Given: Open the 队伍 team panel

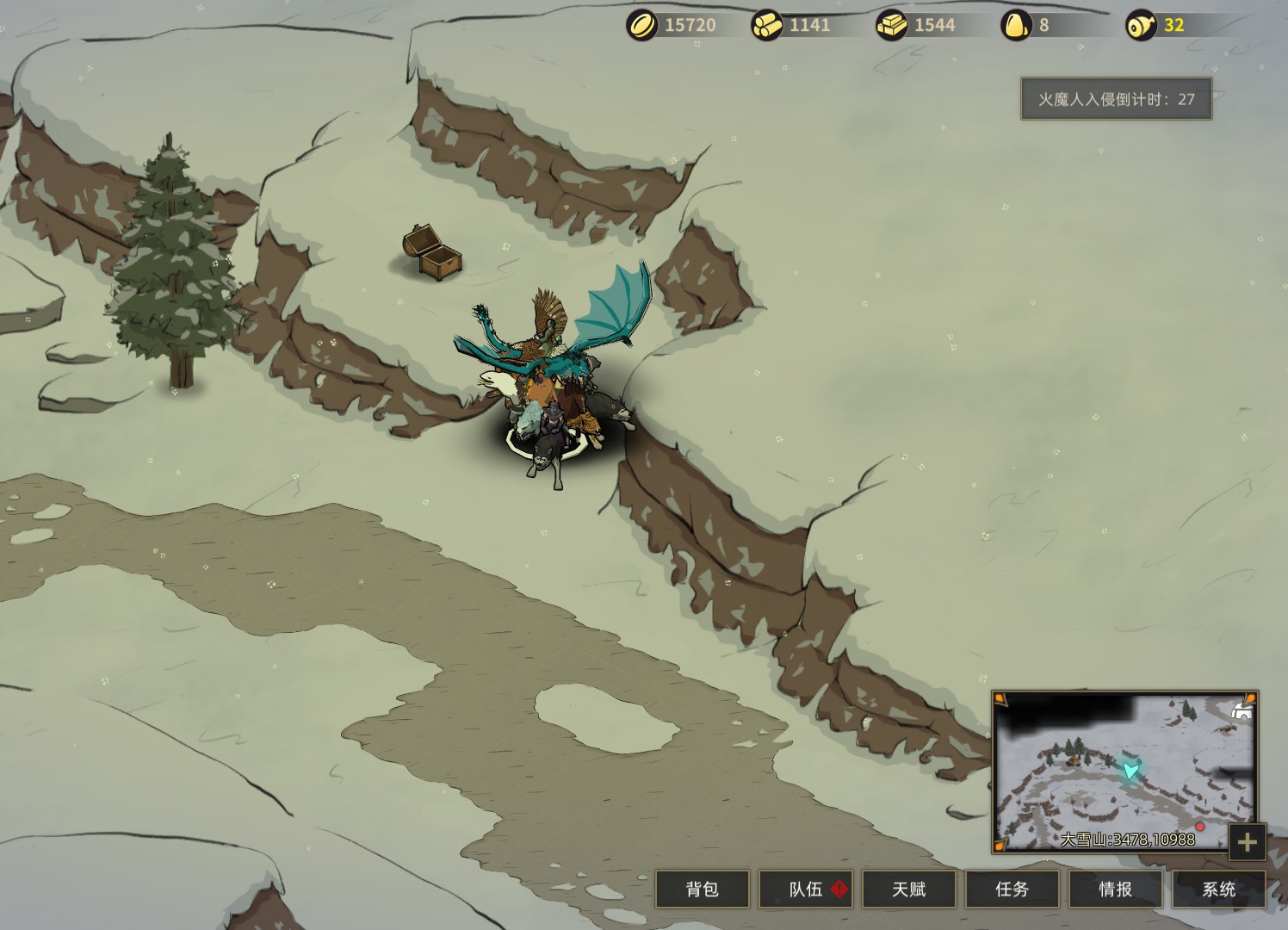Looking at the screenshot, I should pyautogui.click(x=805, y=889).
